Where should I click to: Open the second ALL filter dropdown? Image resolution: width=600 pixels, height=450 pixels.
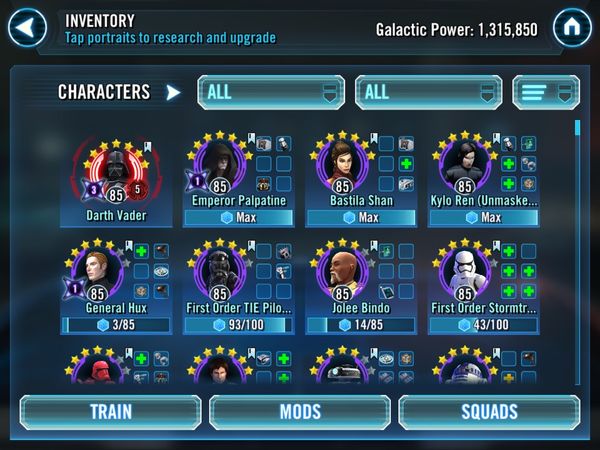[427, 92]
